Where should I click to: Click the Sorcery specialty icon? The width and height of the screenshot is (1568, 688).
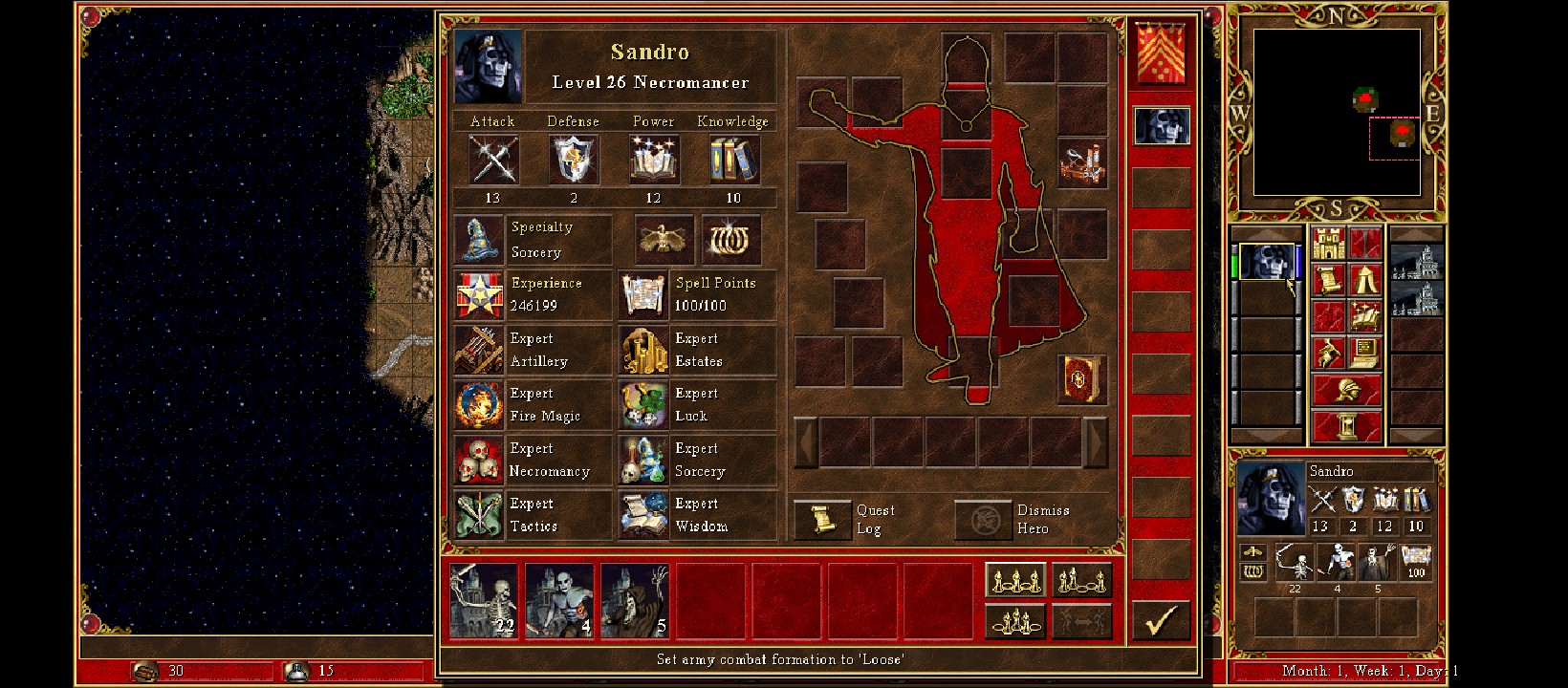(479, 239)
